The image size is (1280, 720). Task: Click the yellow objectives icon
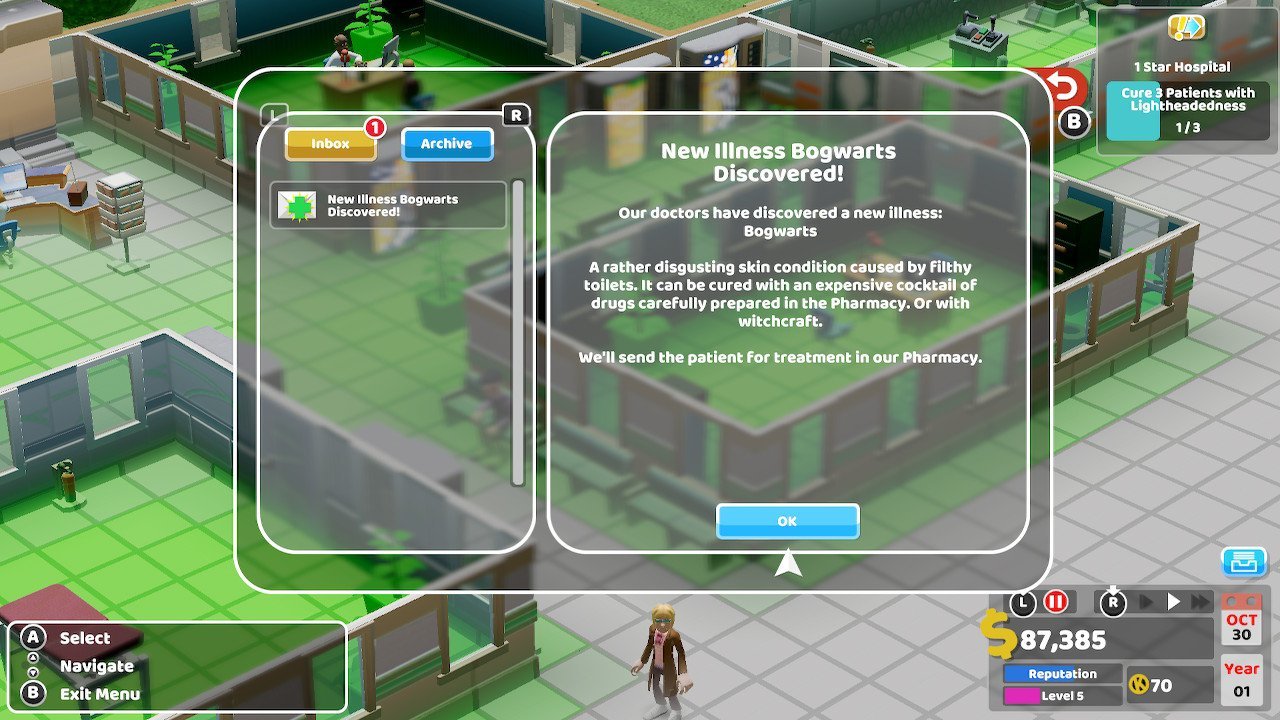tap(1187, 27)
